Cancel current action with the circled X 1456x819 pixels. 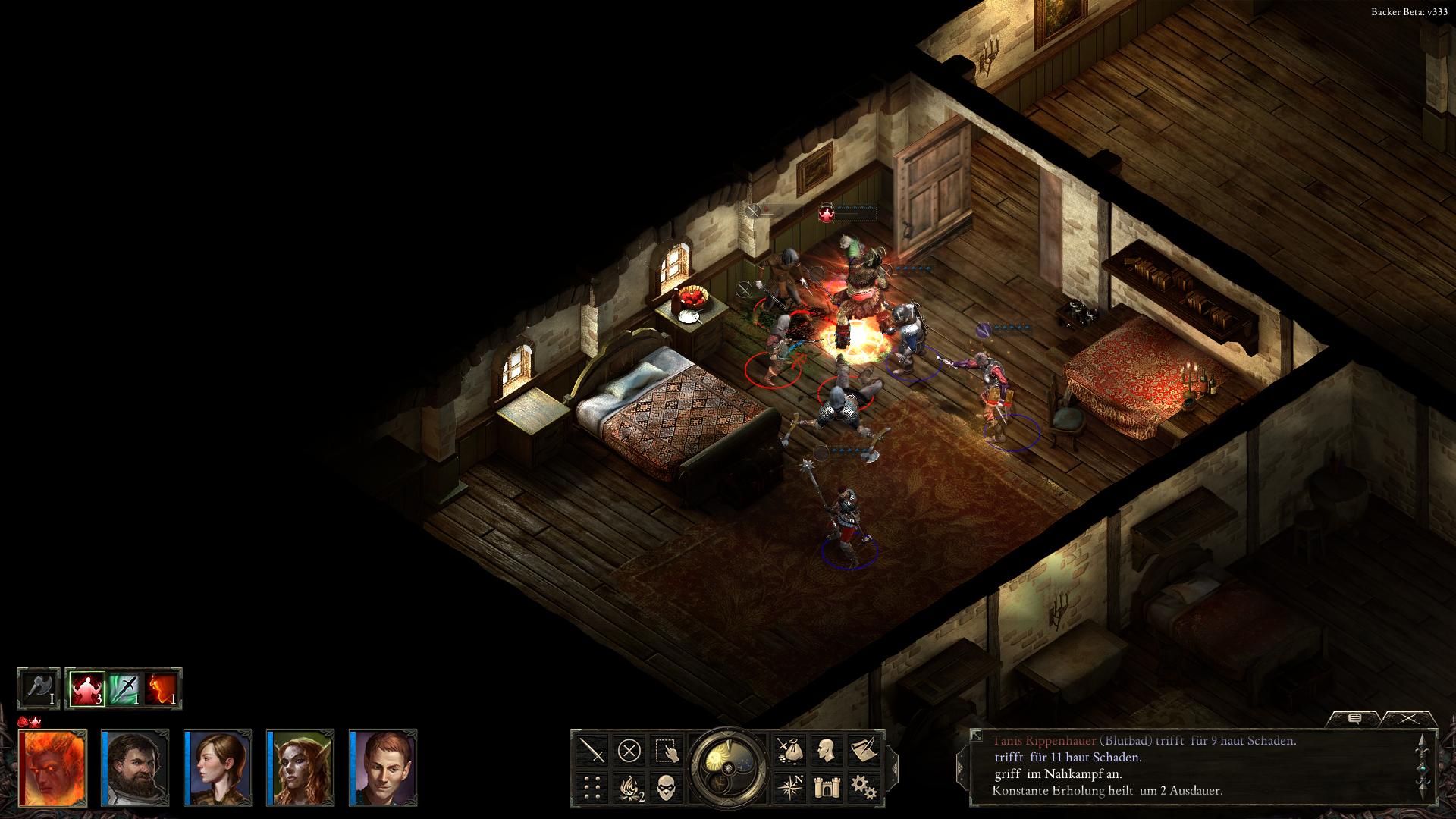tap(629, 751)
